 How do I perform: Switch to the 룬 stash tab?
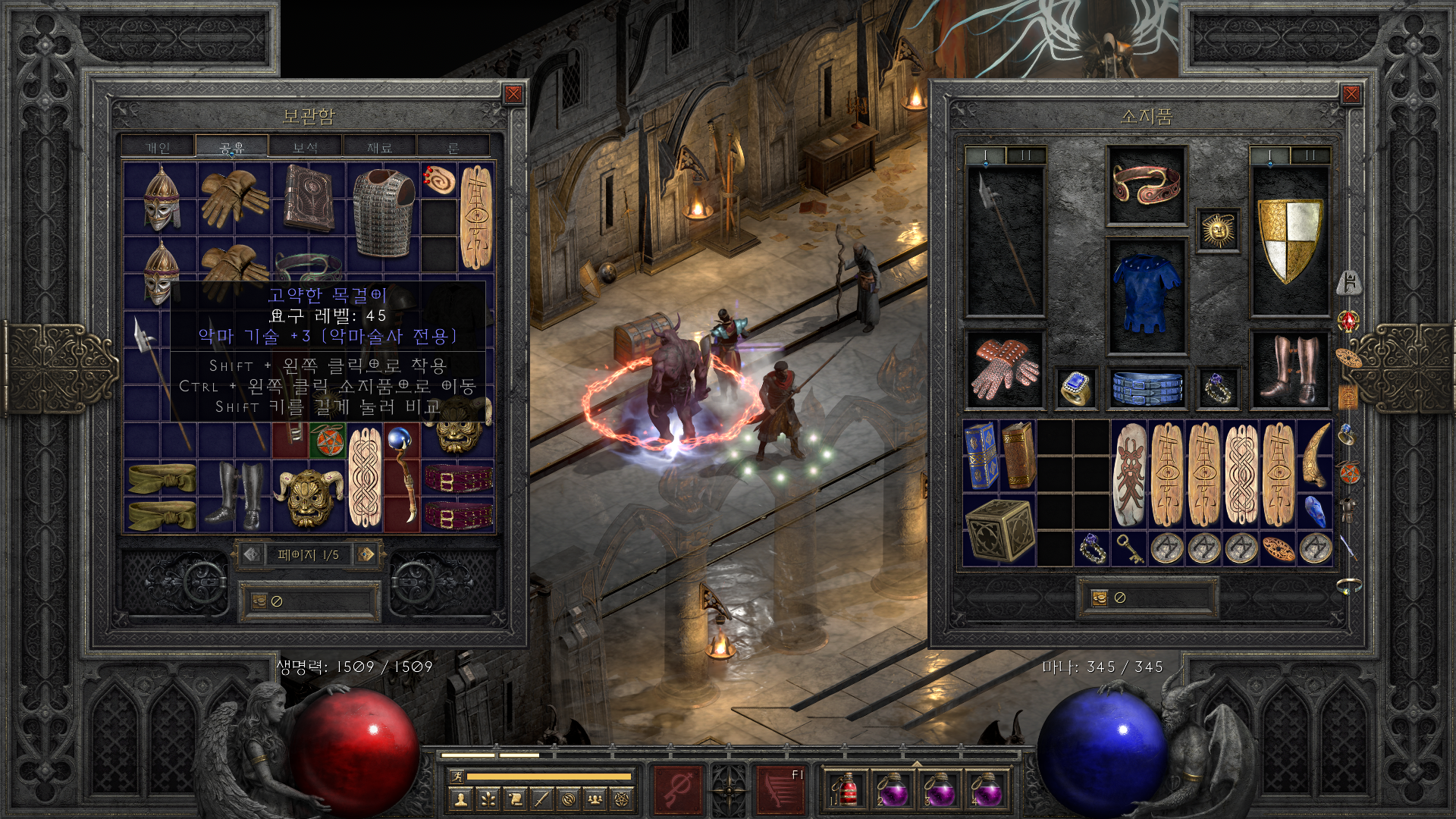point(453,147)
